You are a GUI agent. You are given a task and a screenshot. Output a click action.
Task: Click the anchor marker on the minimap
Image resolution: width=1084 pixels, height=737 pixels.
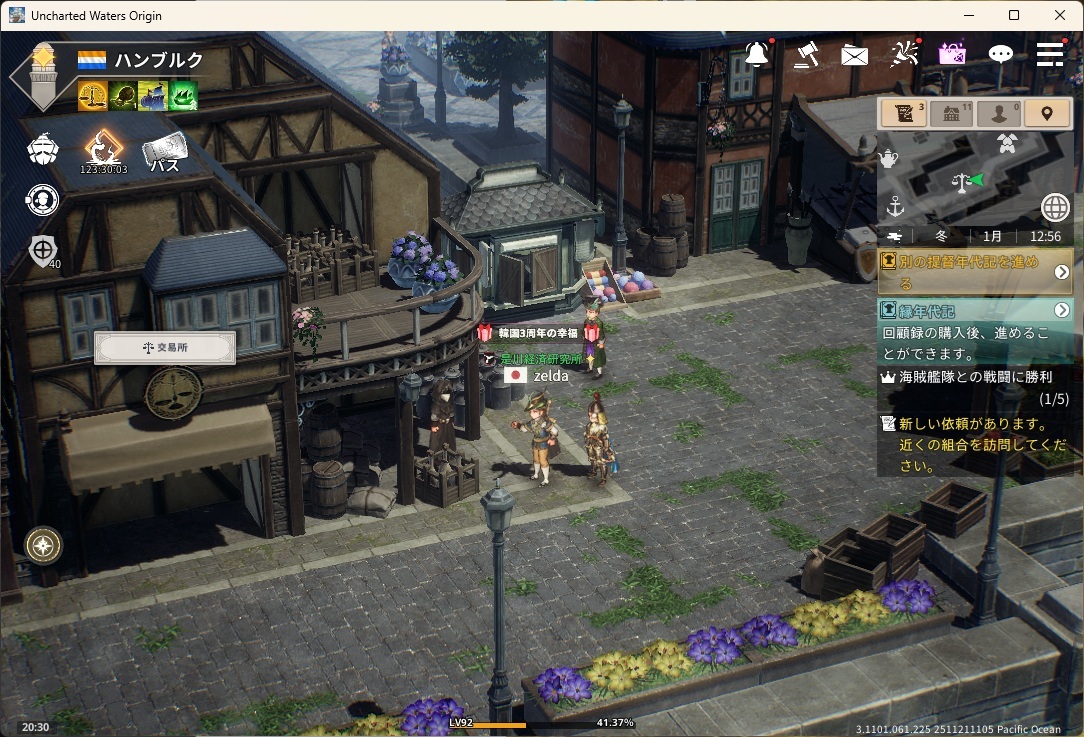click(895, 207)
